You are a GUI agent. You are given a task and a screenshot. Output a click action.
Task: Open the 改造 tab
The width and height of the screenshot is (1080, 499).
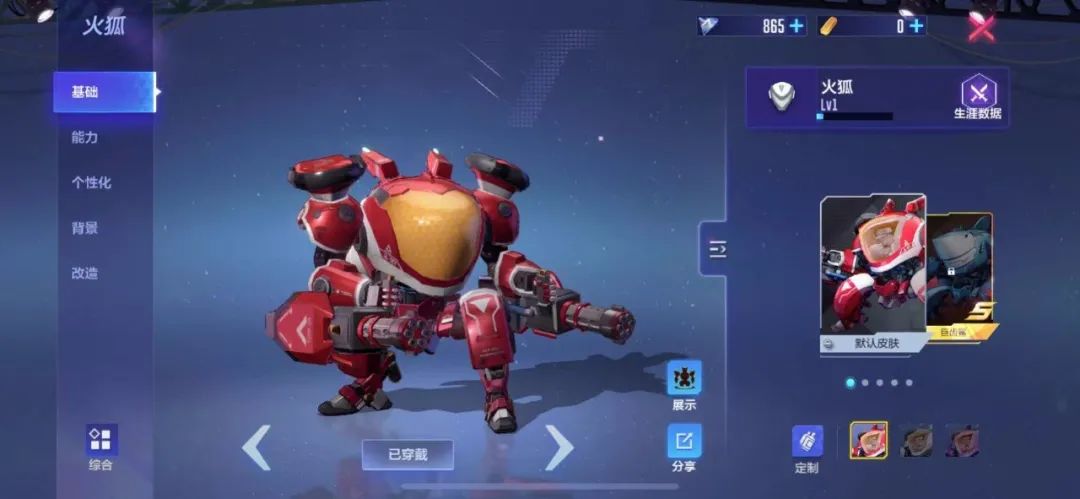coord(85,273)
